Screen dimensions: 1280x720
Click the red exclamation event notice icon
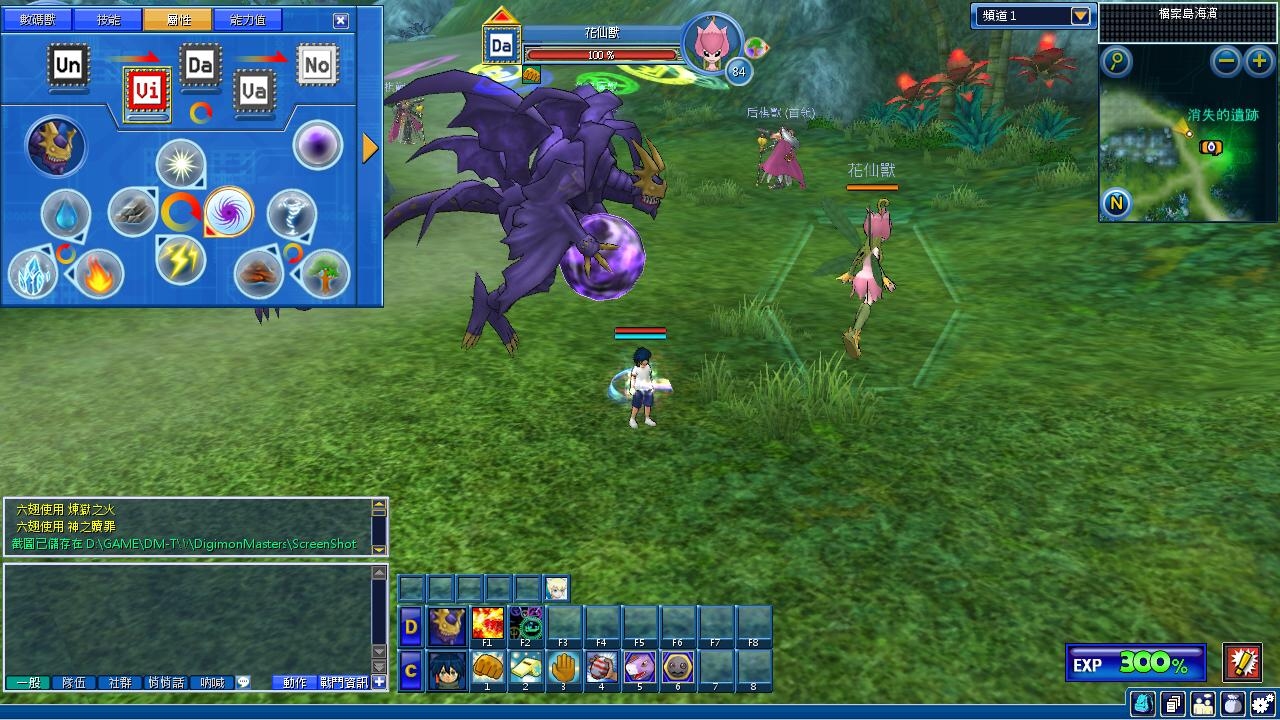pyautogui.click(x=1243, y=660)
